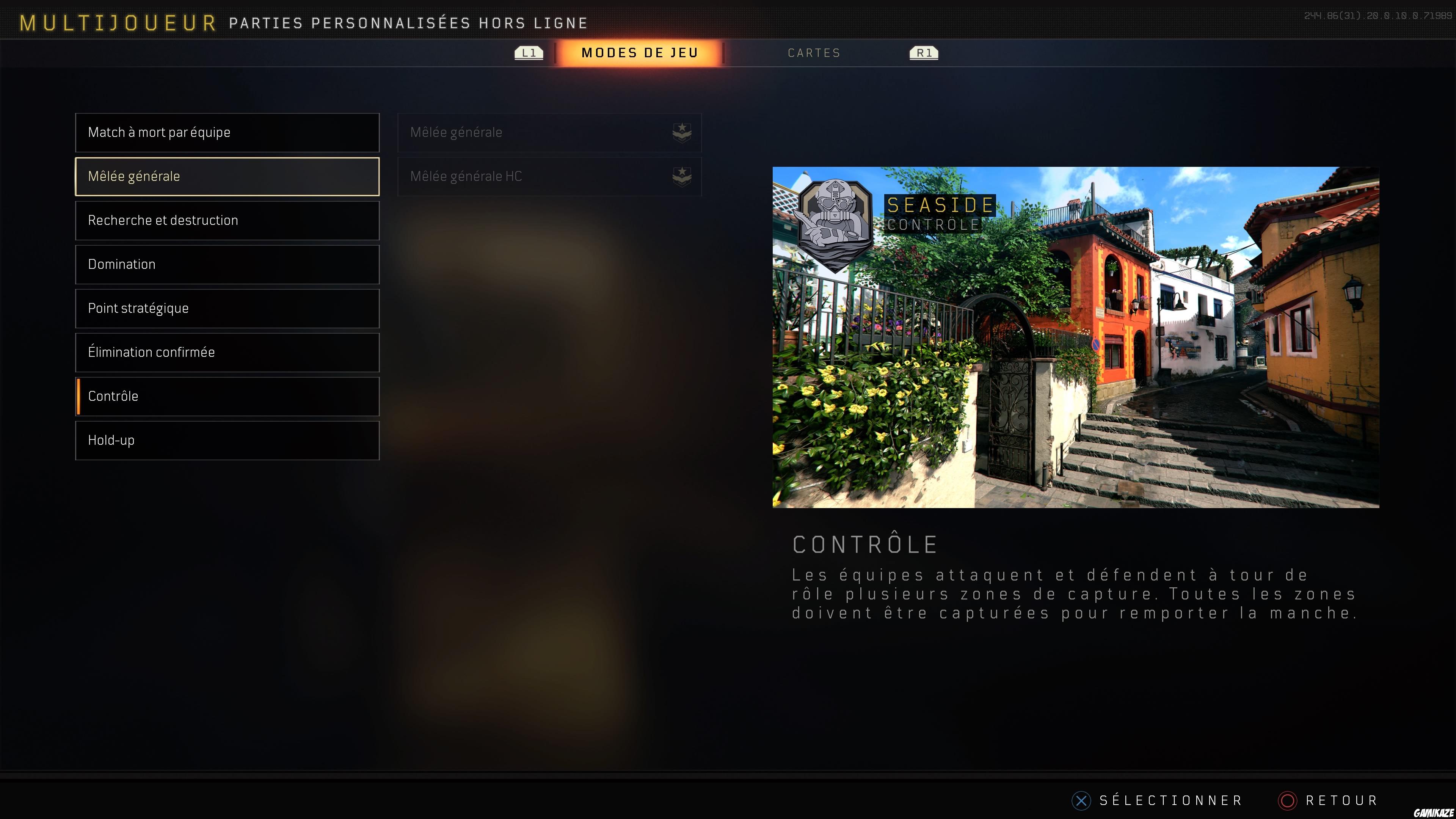
Task: Switch to the CARTES tab
Action: click(814, 53)
